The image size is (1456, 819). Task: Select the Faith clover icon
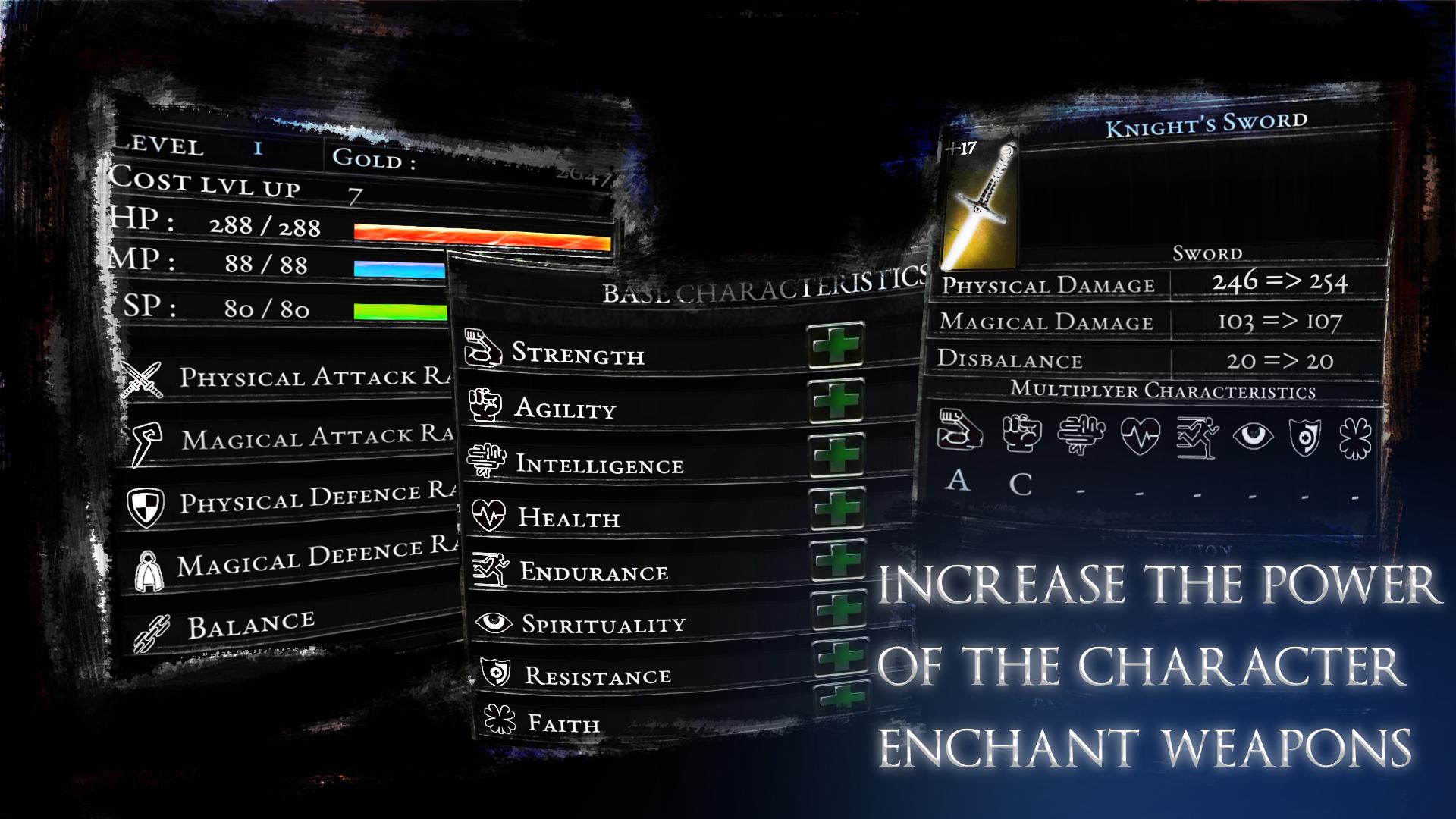498,715
